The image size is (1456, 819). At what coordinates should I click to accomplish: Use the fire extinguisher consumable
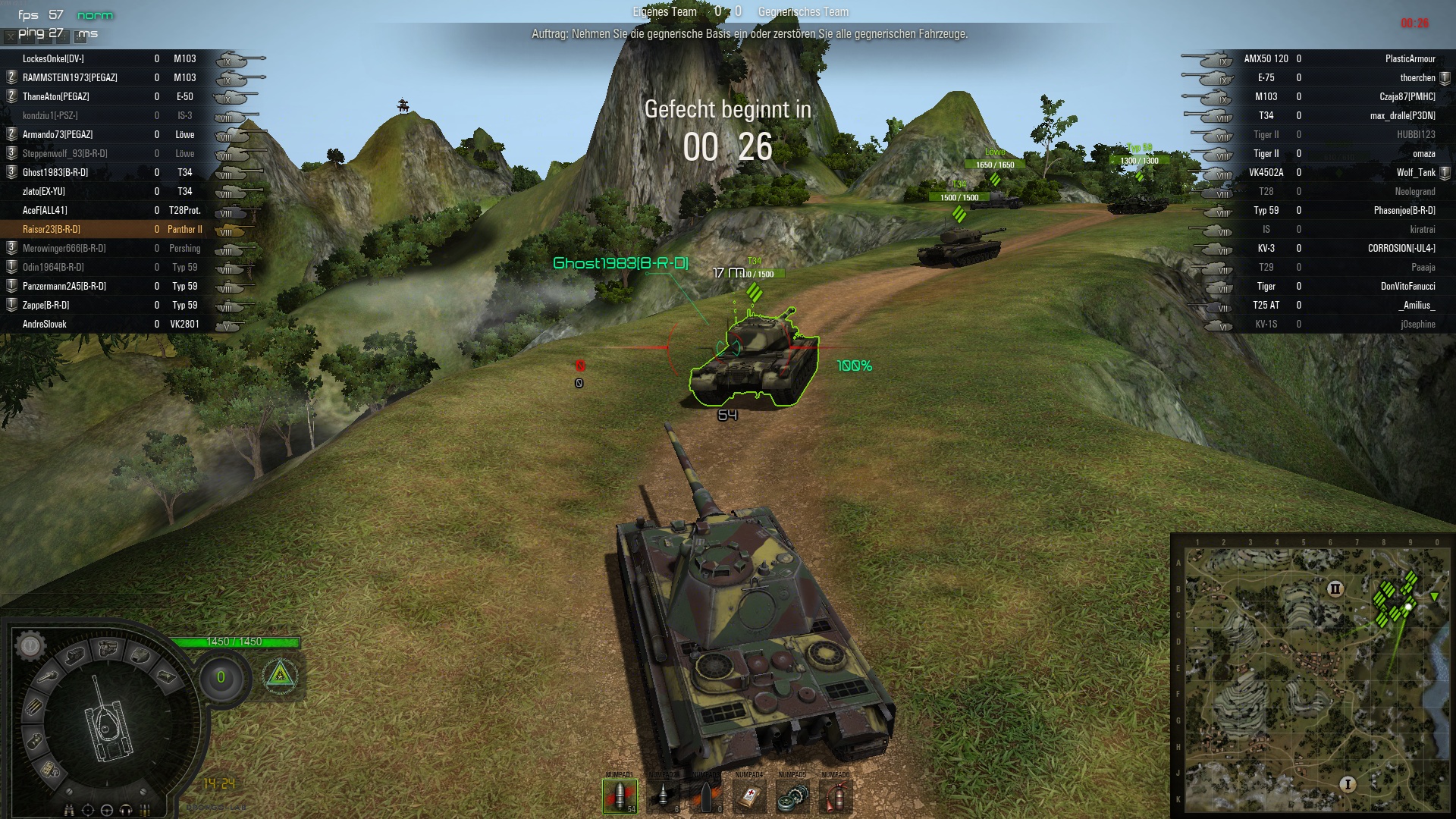coord(835,796)
